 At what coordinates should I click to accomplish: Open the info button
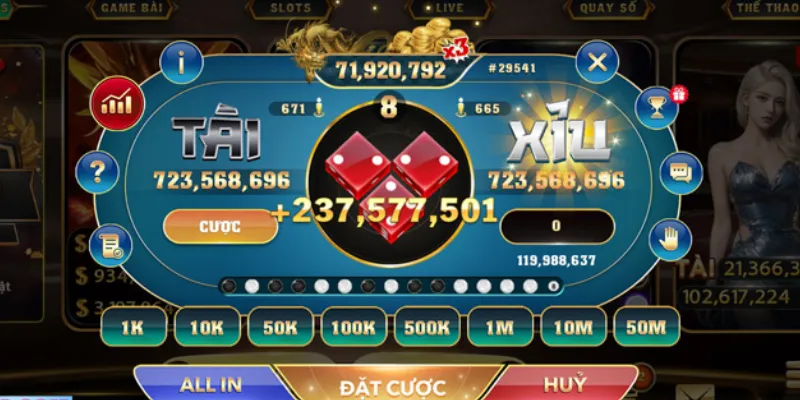point(181,63)
